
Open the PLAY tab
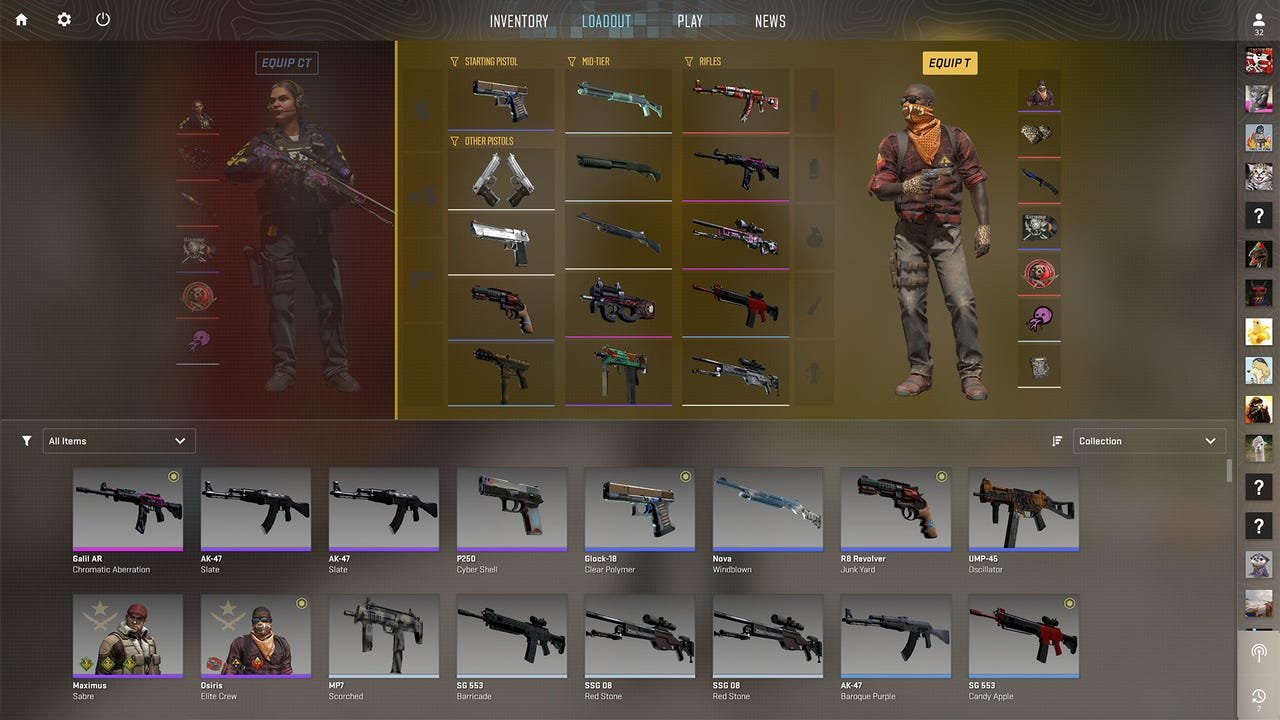[690, 21]
